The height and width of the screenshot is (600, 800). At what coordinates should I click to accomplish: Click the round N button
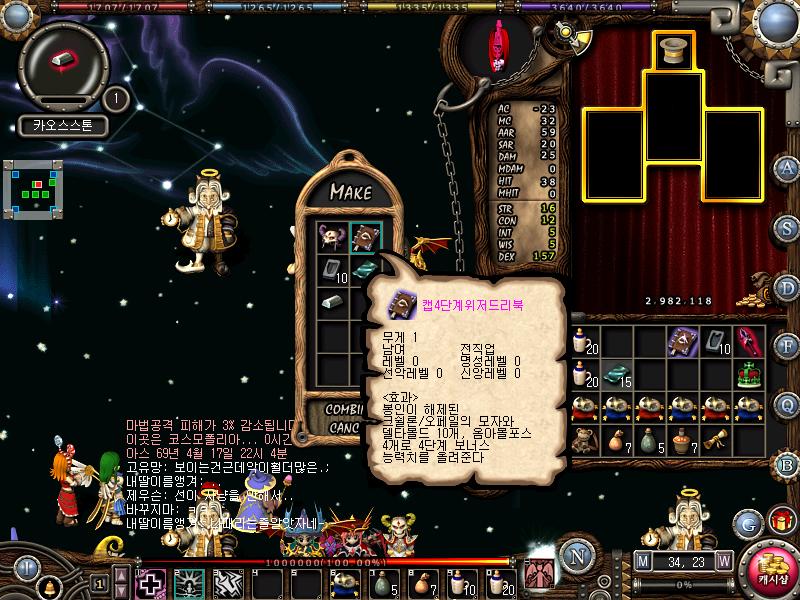[575, 557]
